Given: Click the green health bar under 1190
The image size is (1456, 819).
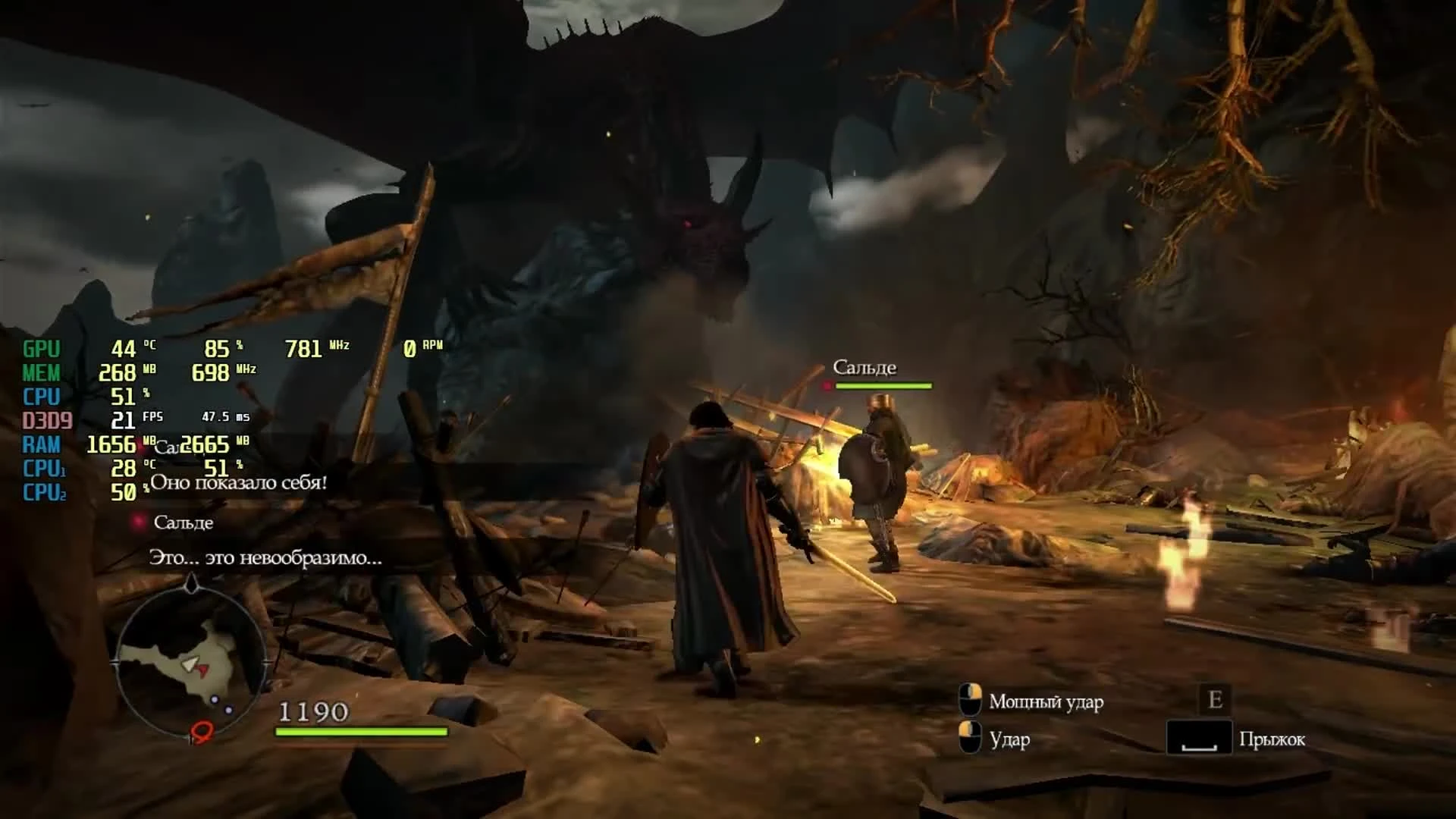Looking at the screenshot, I should tap(360, 733).
